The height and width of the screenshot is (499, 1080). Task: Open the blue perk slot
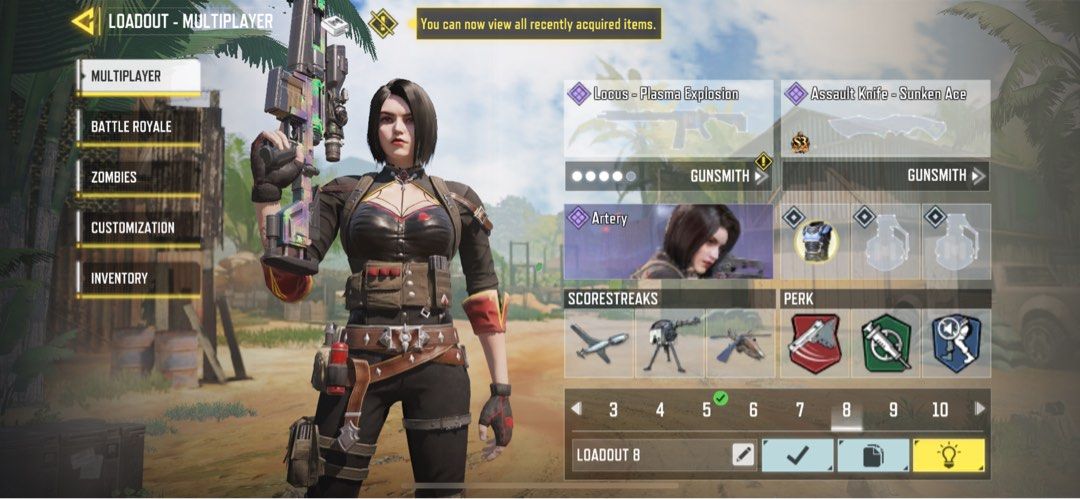point(957,343)
